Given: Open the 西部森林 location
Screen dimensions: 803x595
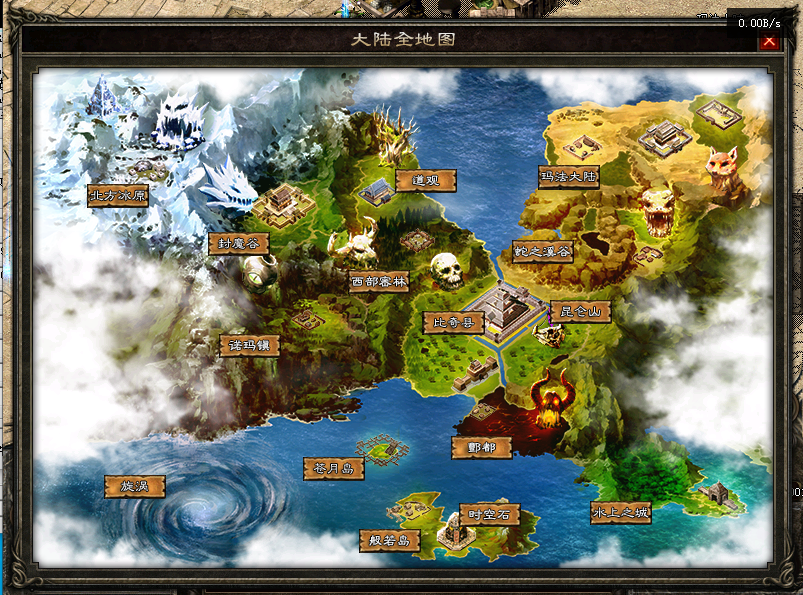Looking at the screenshot, I should [379, 281].
